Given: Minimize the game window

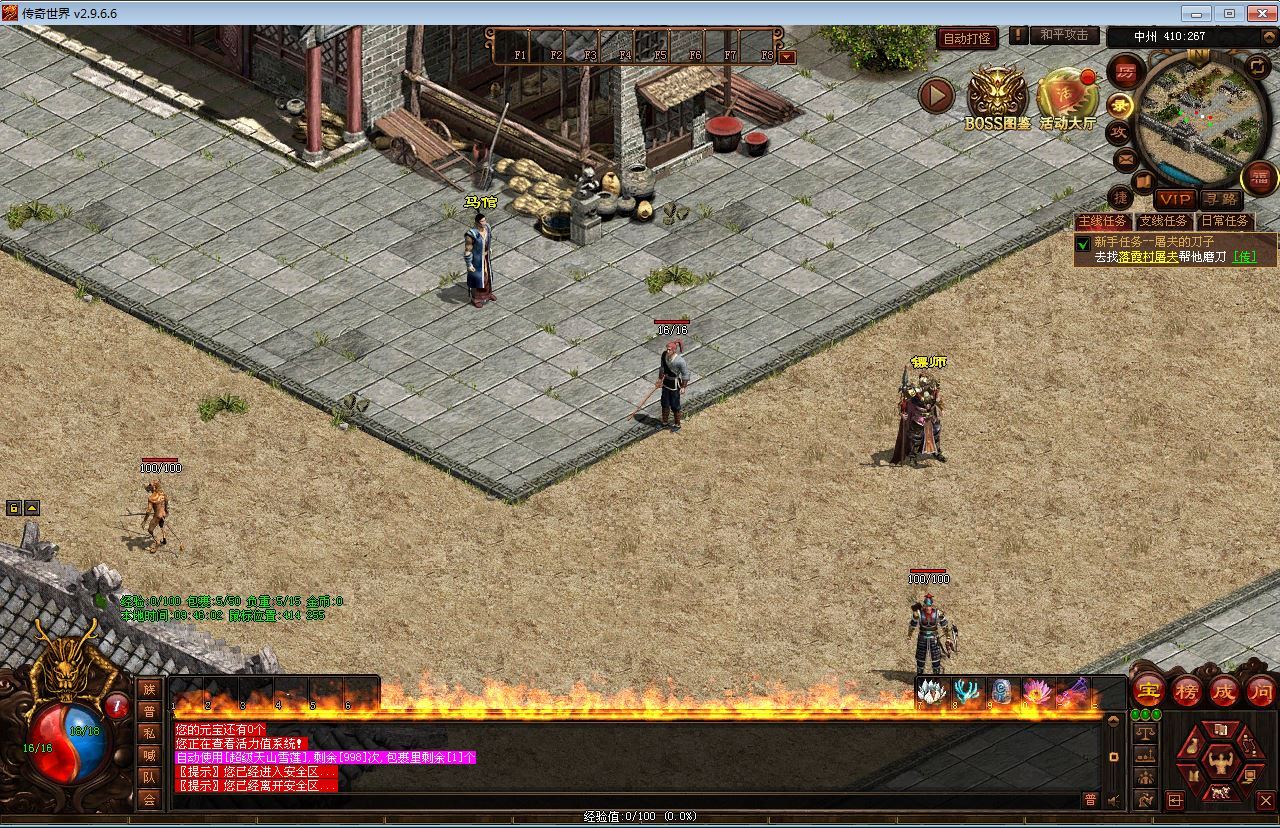Looking at the screenshot, I should pos(1196,13).
